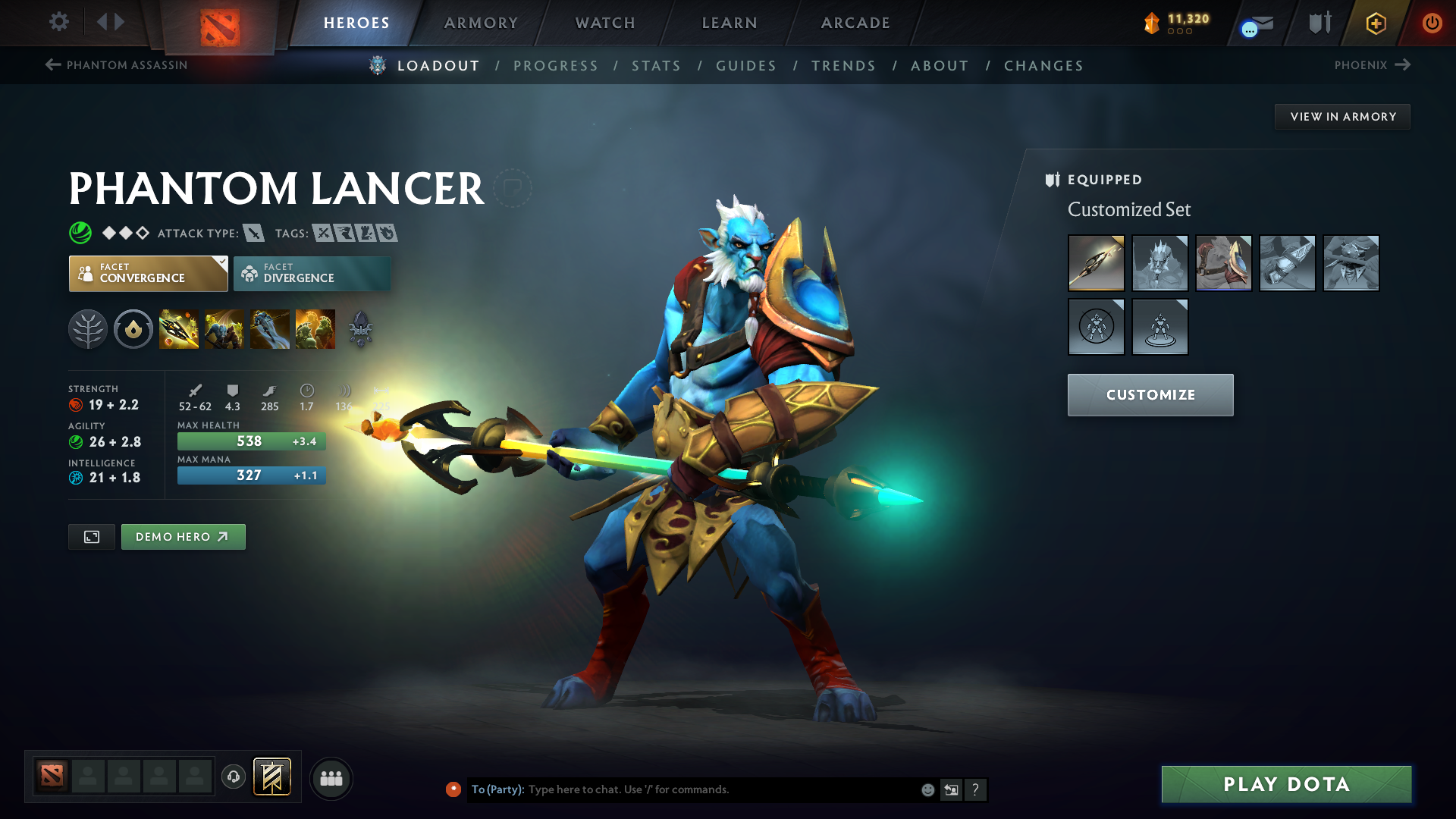
Task: Expand the Convergence facet dropdown arrow
Action: point(220,262)
